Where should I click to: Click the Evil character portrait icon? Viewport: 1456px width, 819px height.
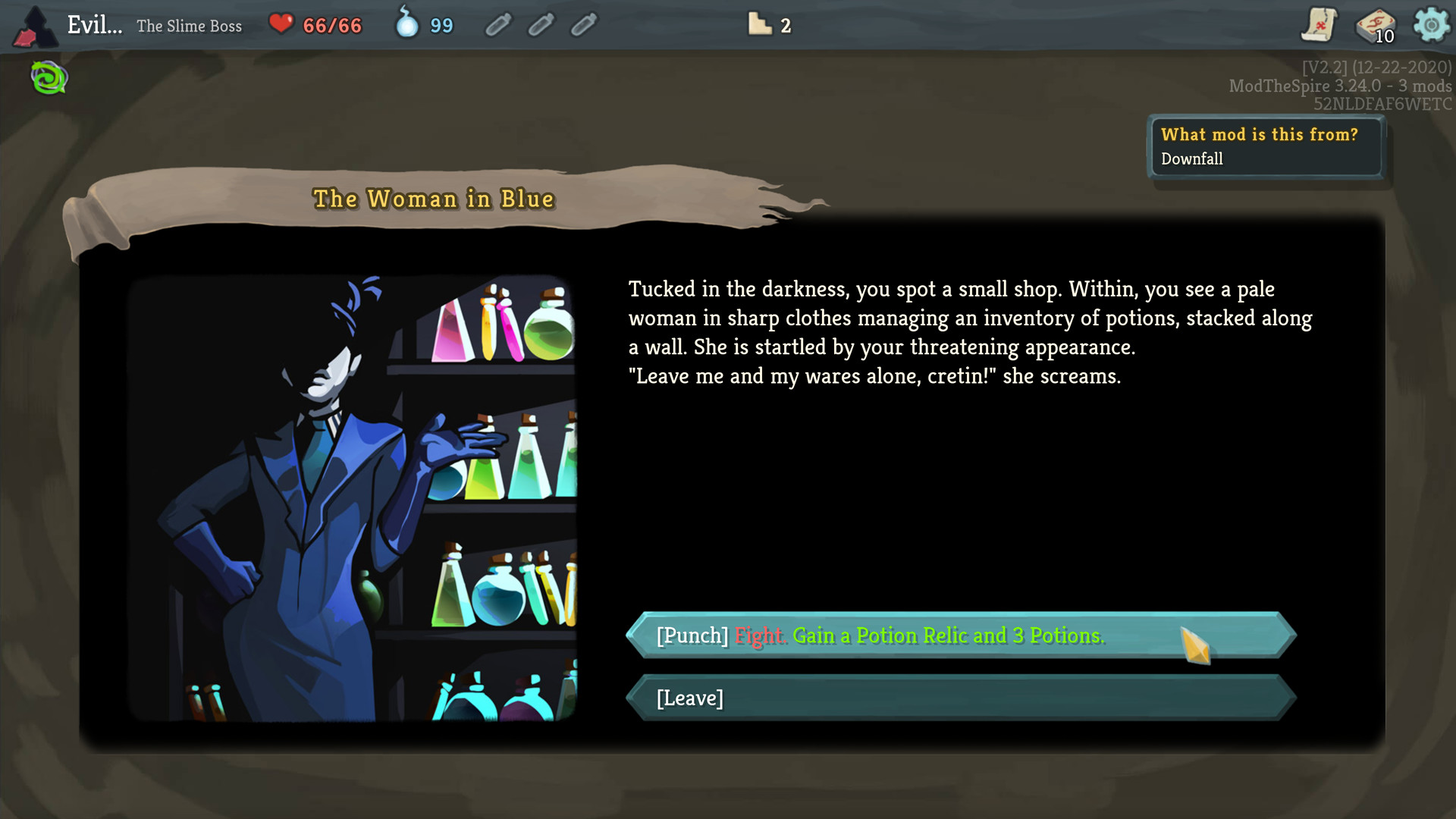pyautogui.click(x=36, y=24)
